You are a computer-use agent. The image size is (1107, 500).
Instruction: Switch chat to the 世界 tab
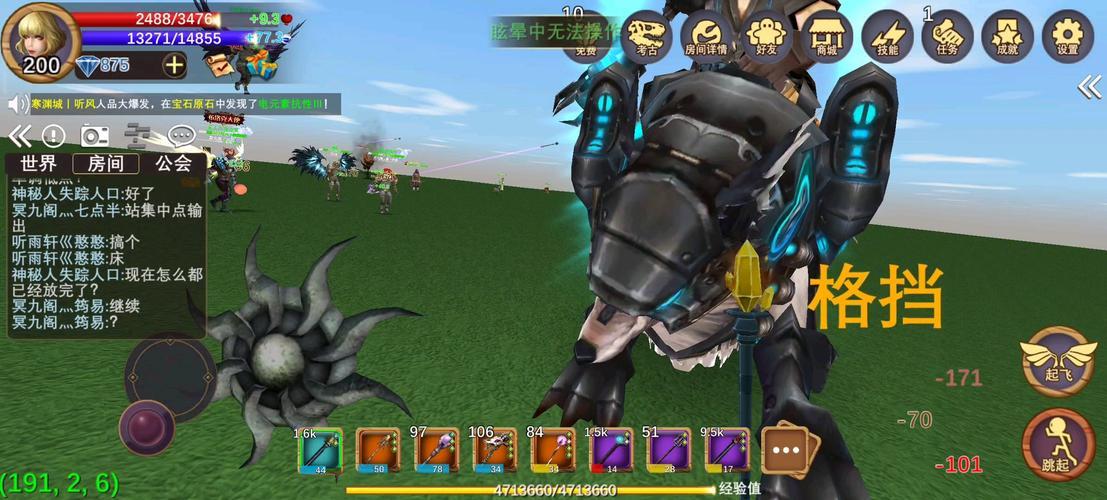pos(39,164)
